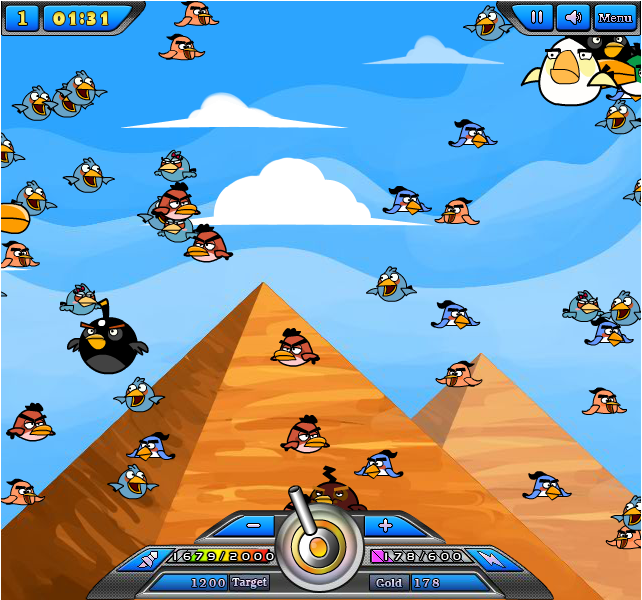Click the plus button beside the cannon
This screenshot has height=600, width=642.
385,525
